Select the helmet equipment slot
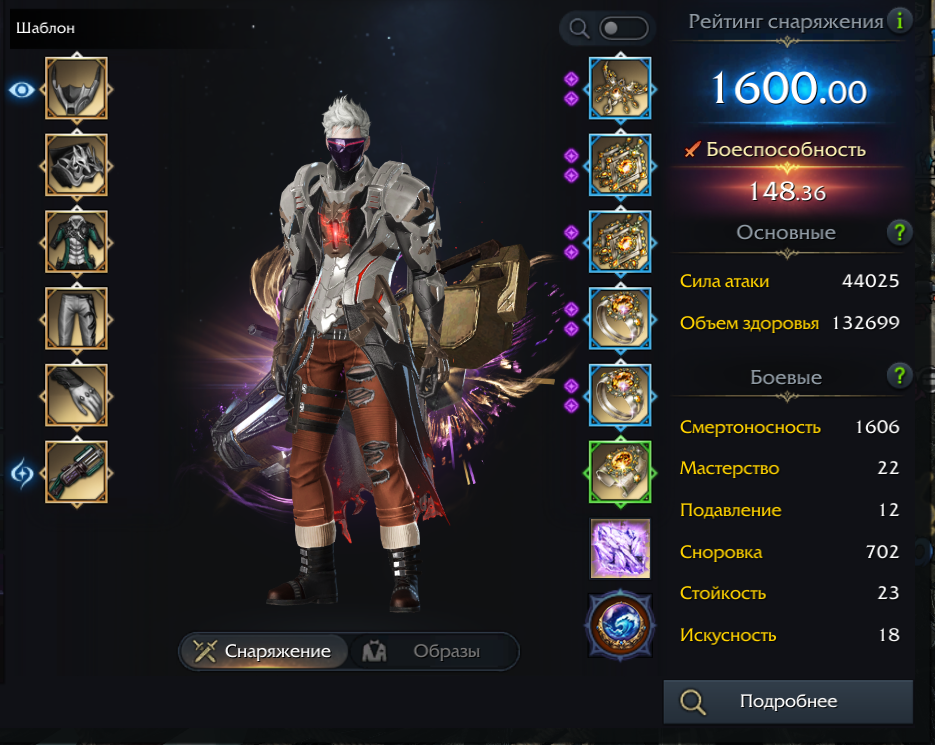 76,88
